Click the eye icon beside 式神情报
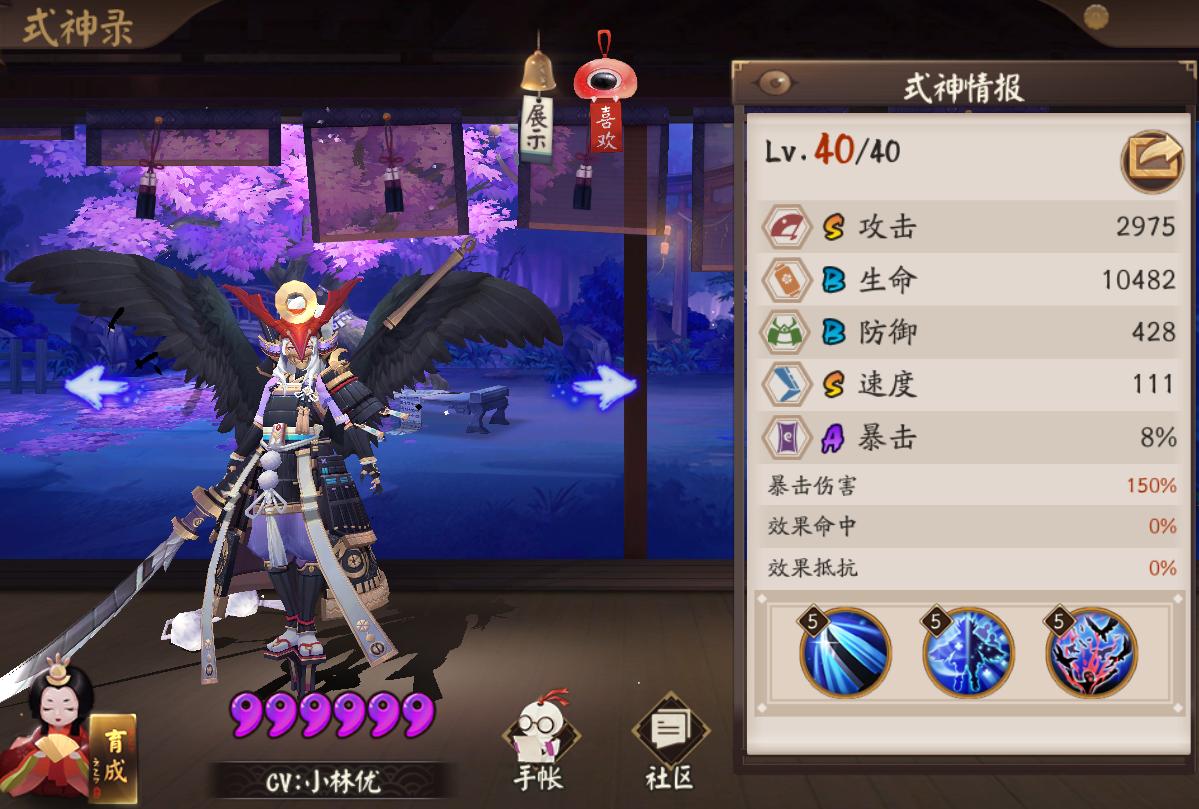 (773, 84)
